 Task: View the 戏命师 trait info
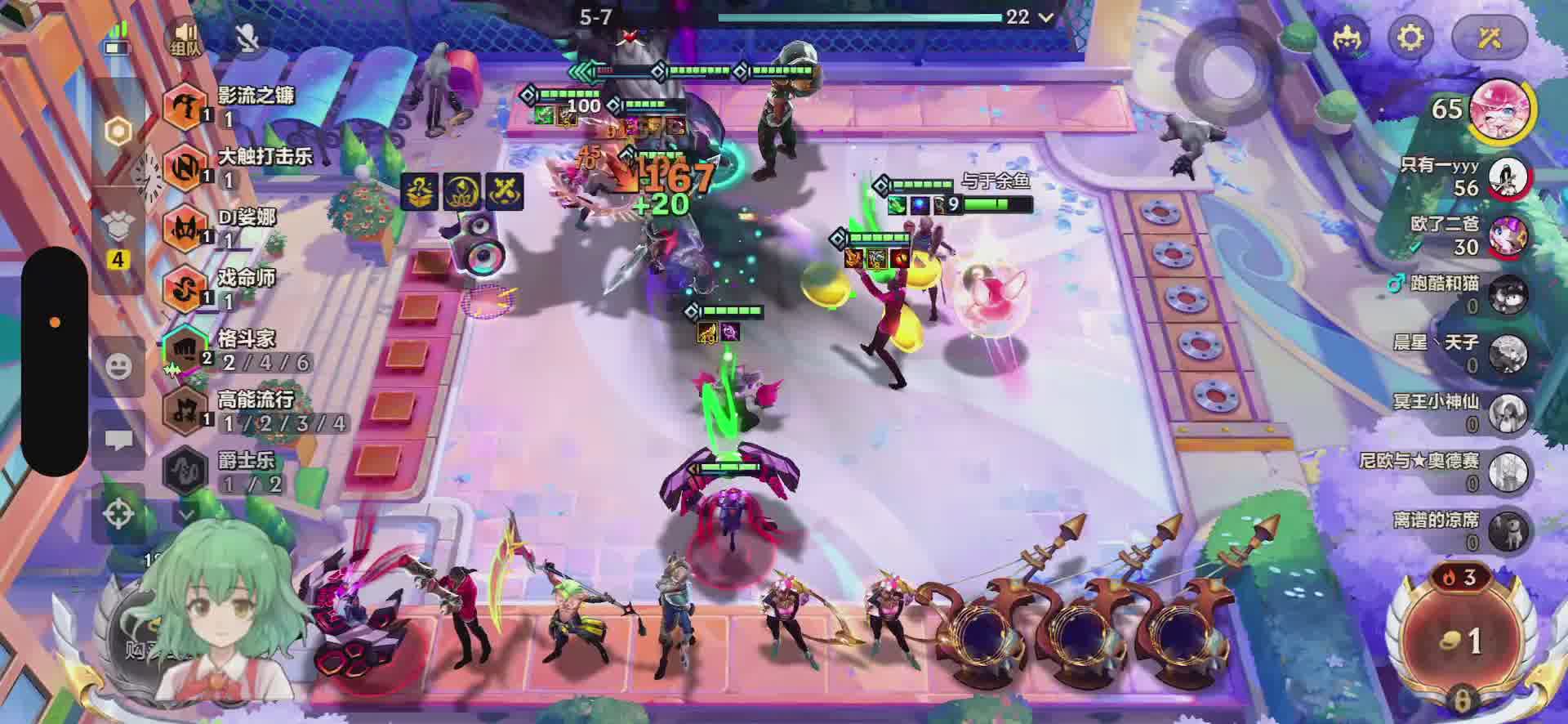[185, 288]
